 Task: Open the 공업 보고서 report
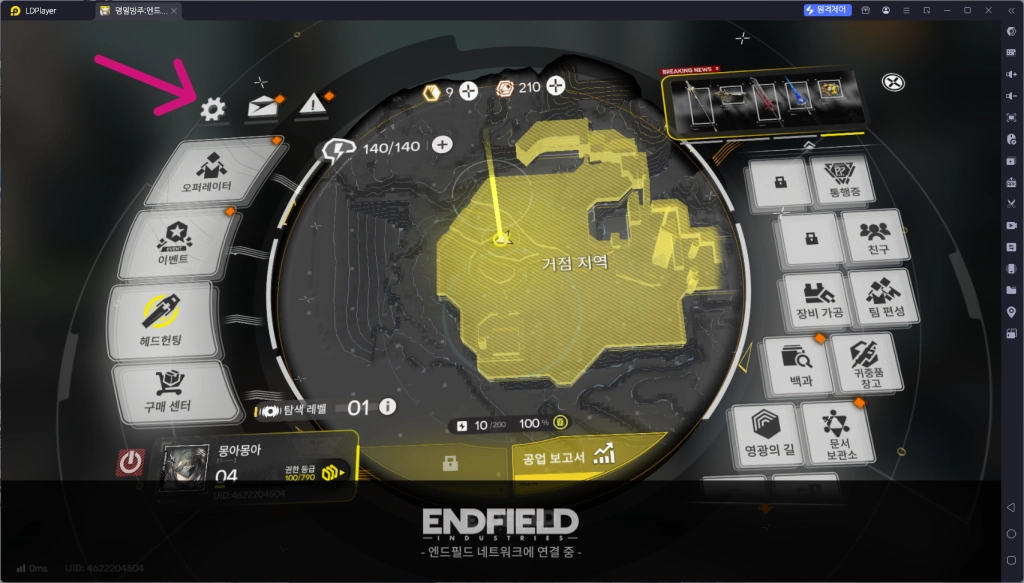click(565, 457)
